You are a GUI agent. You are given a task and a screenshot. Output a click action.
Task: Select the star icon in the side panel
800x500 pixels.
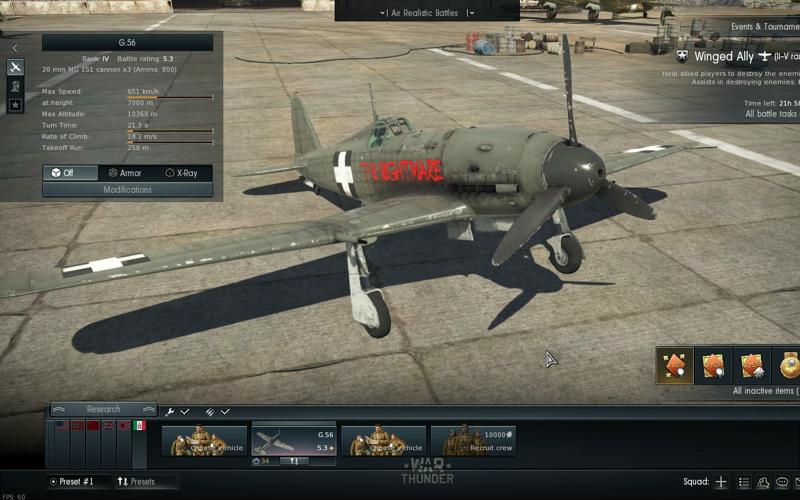(x=15, y=105)
